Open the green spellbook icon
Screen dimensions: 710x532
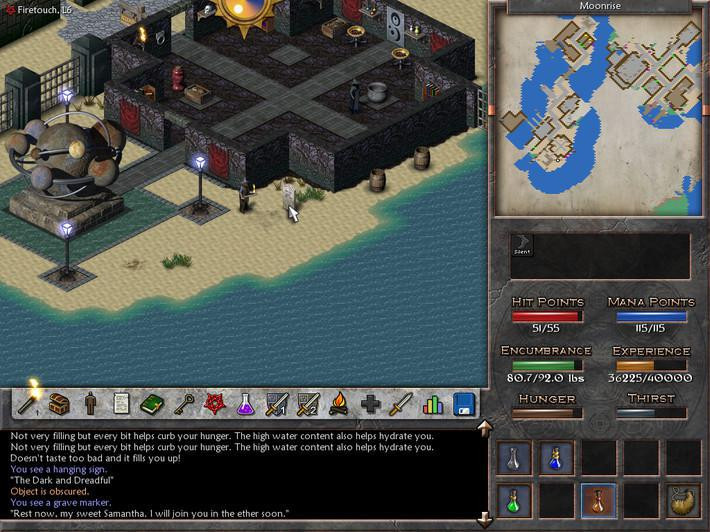click(152, 404)
